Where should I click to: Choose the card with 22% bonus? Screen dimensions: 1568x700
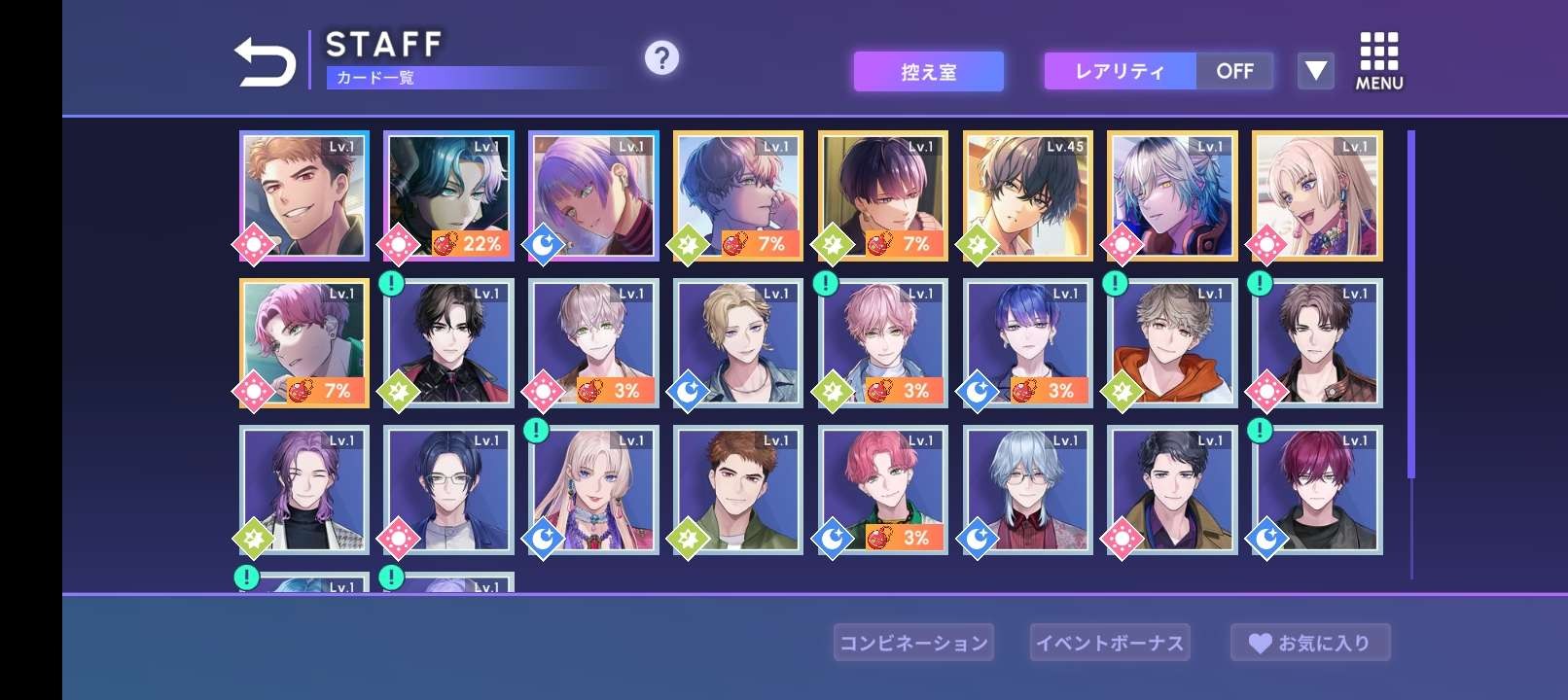pyautogui.click(x=448, y=195)
